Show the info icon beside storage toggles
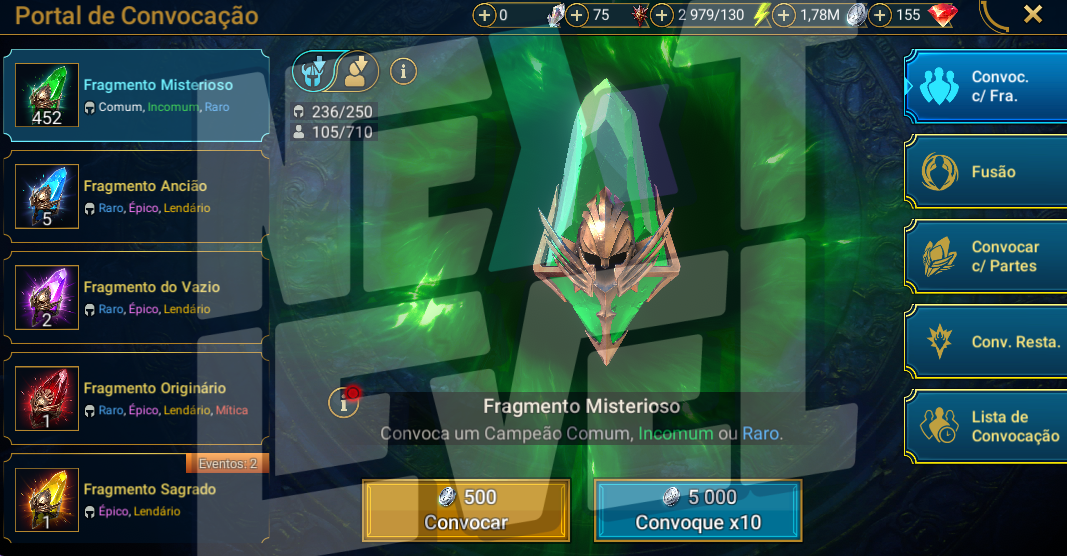The image size is (1067, 556). click(x=403, y=70)
